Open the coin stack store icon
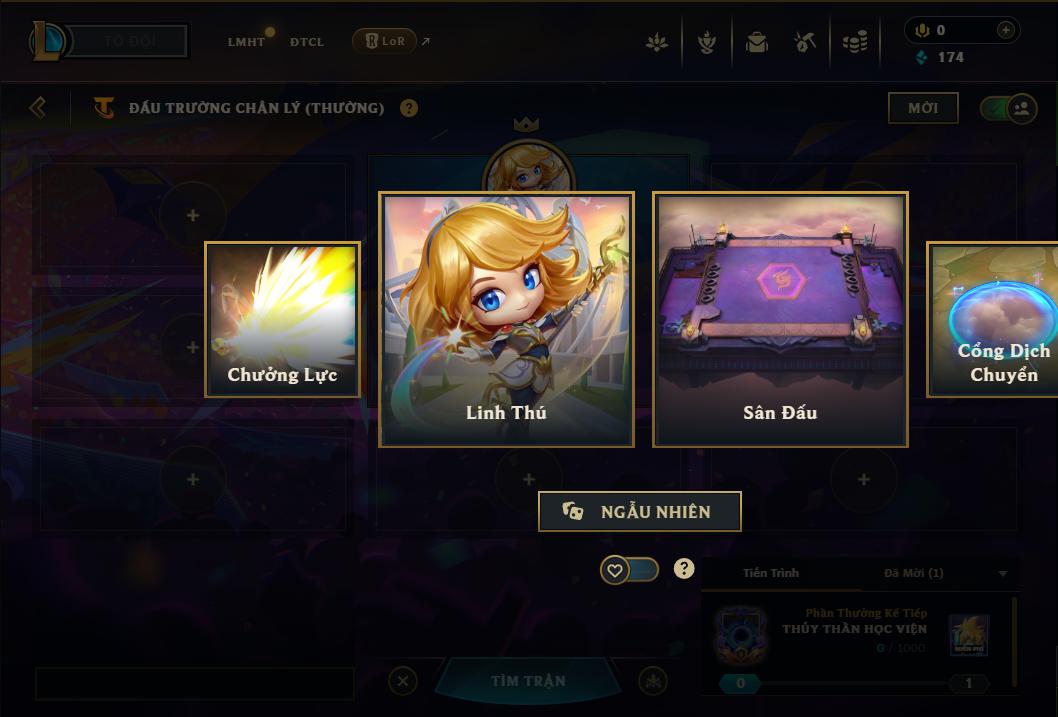The width and height of the screenshot is (1058, 717). point(854,42)
